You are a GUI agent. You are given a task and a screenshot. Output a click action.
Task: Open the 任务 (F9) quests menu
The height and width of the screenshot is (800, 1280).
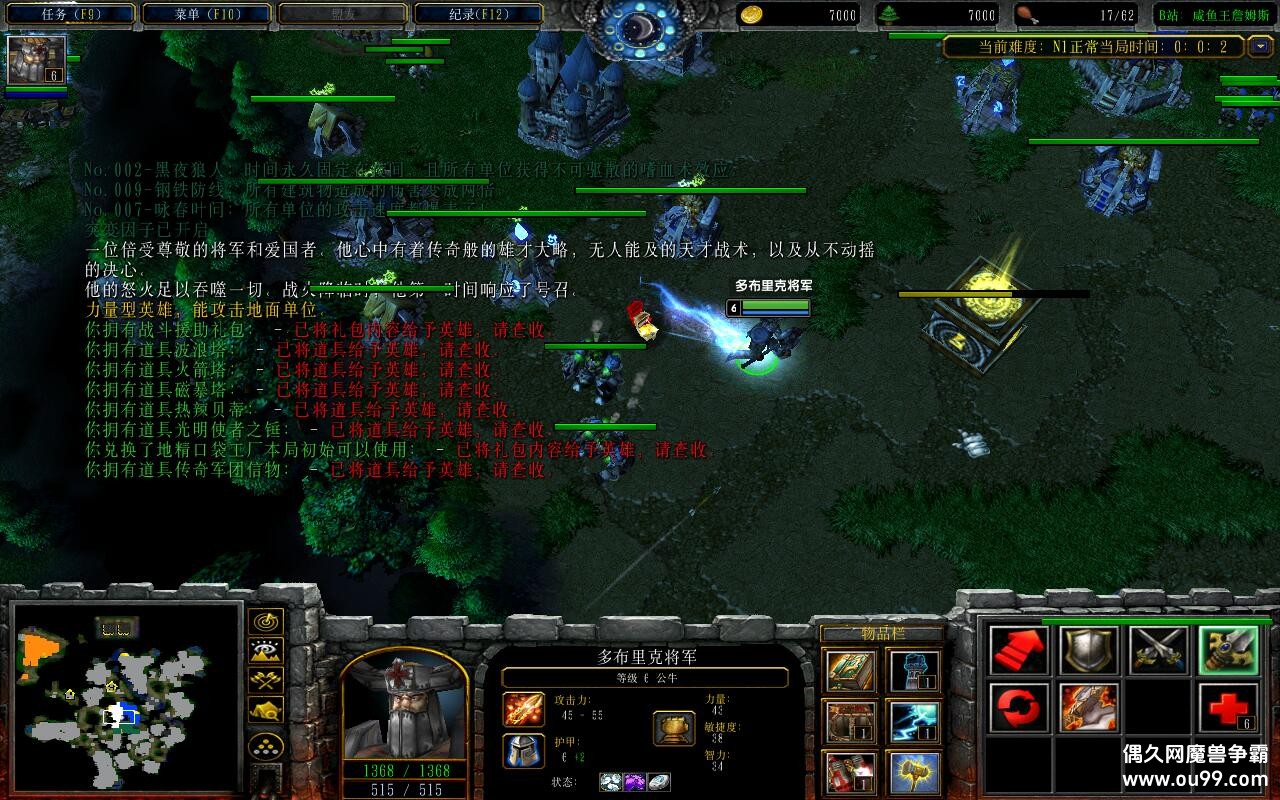[x=72, y=14]
